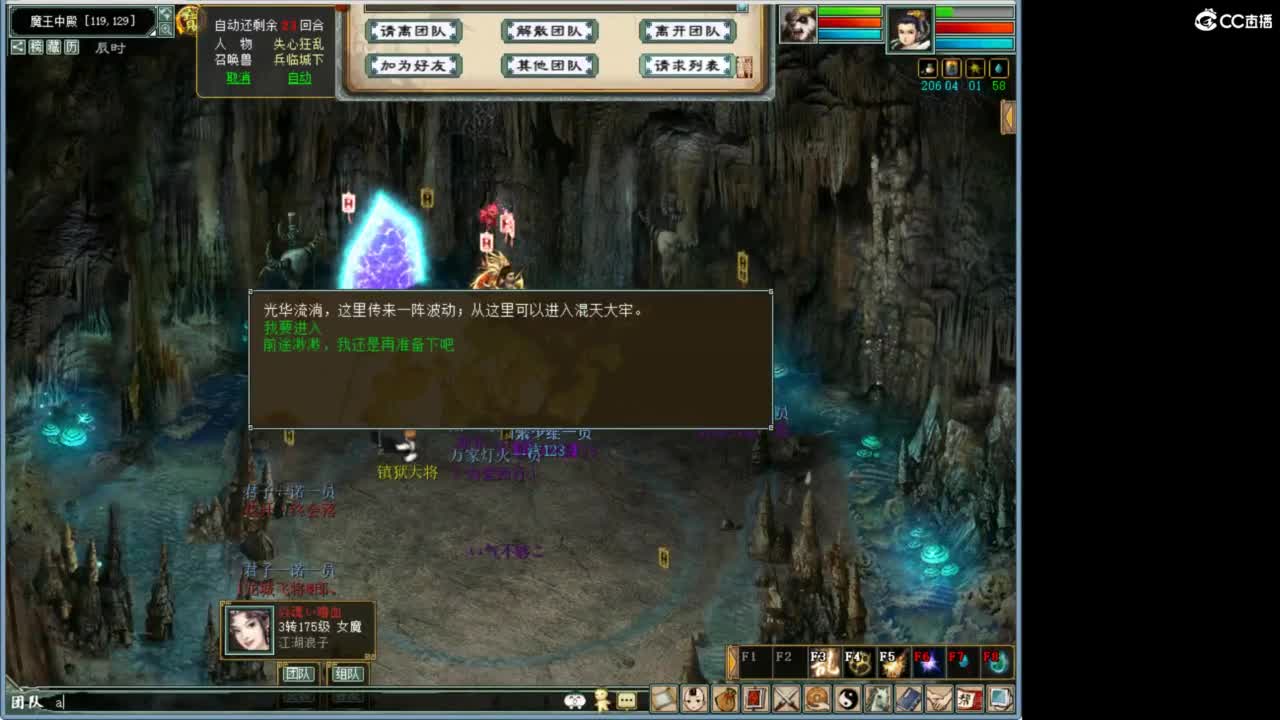Enable 自动 in the auto-battle panel
The height and width of the screenshot is (720, 1280).
(297, 78)
